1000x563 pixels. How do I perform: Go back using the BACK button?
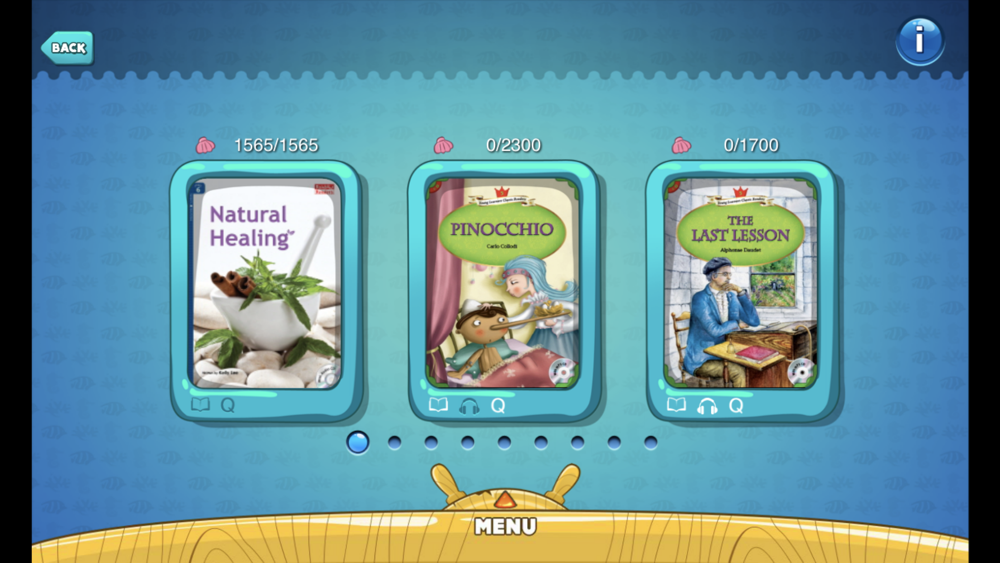point(67,47)
